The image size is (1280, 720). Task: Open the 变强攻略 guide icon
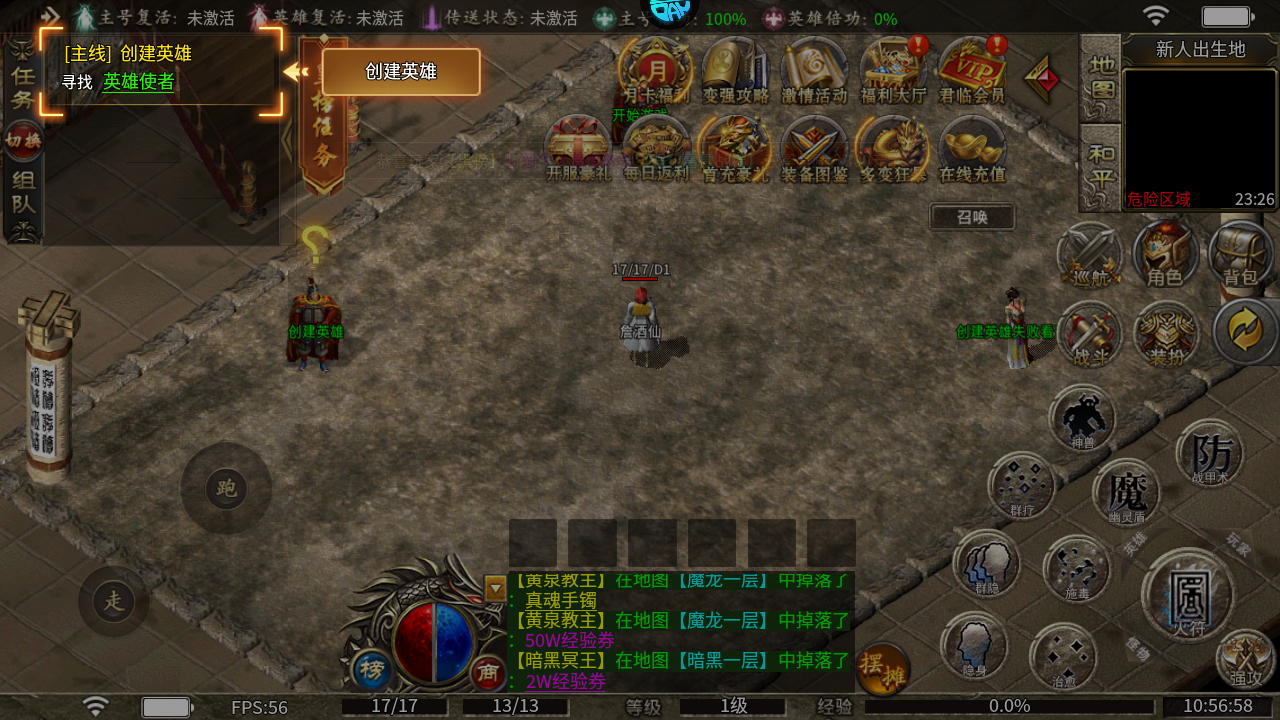coord(735,70)
